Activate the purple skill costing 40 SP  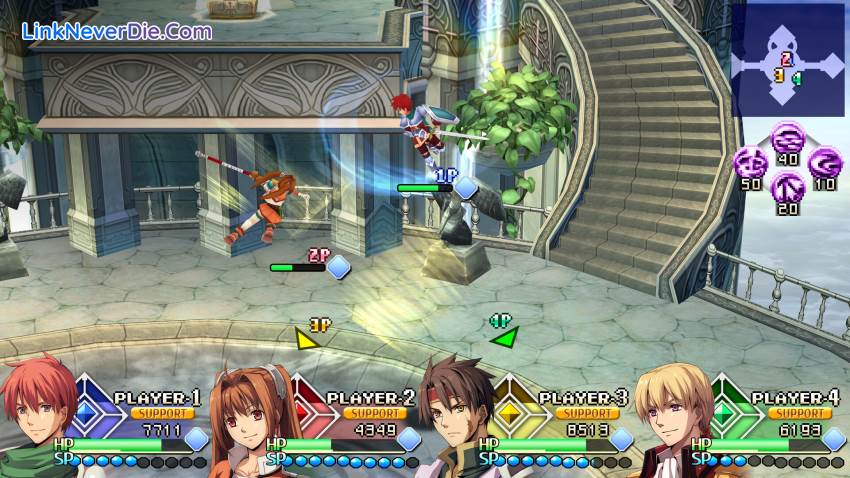click(785, 138)
